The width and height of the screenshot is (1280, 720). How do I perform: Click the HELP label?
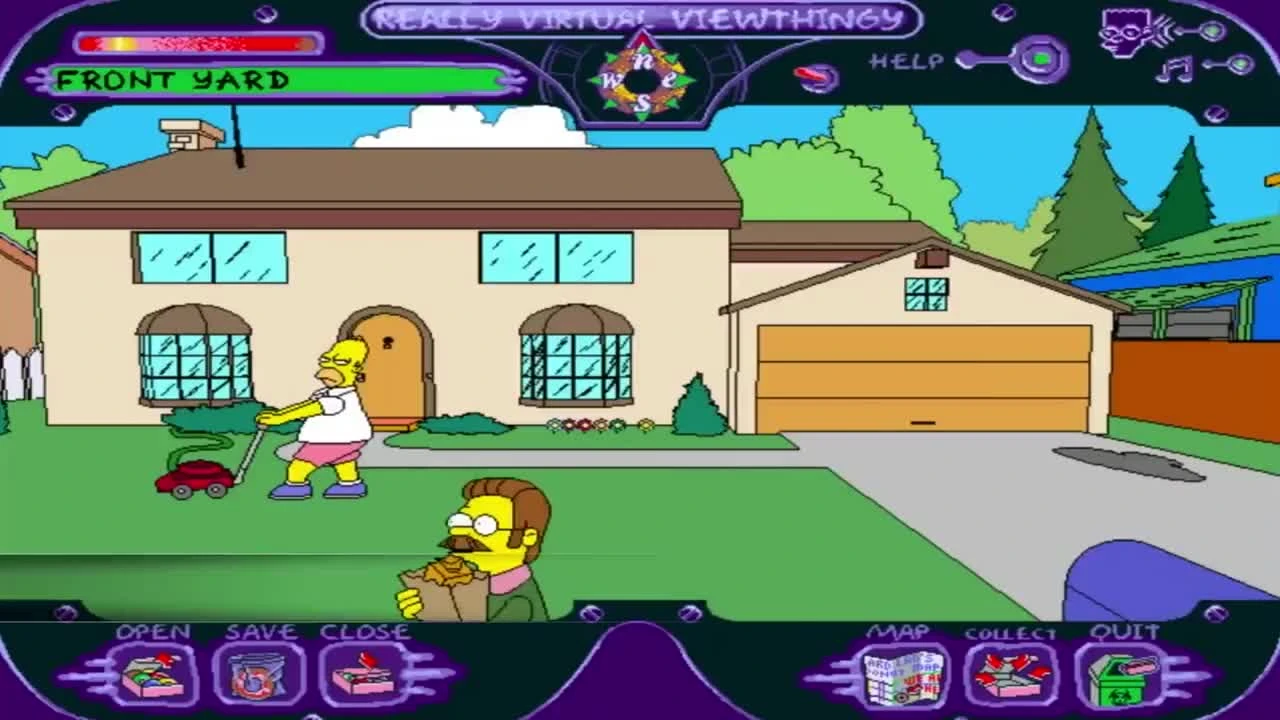906,61
